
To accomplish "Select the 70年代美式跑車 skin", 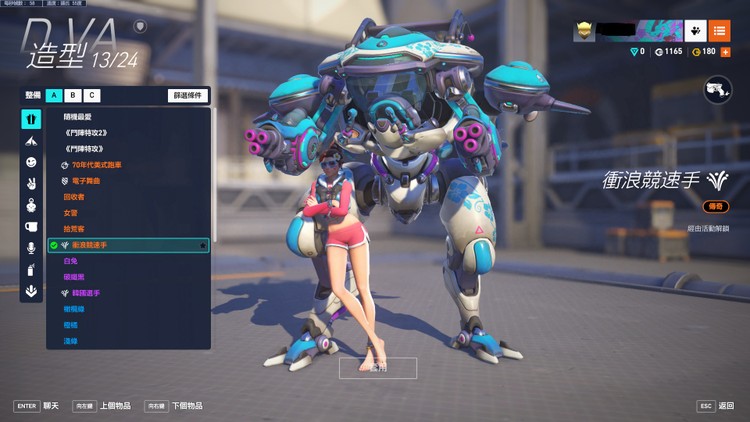I will (95, 164).
